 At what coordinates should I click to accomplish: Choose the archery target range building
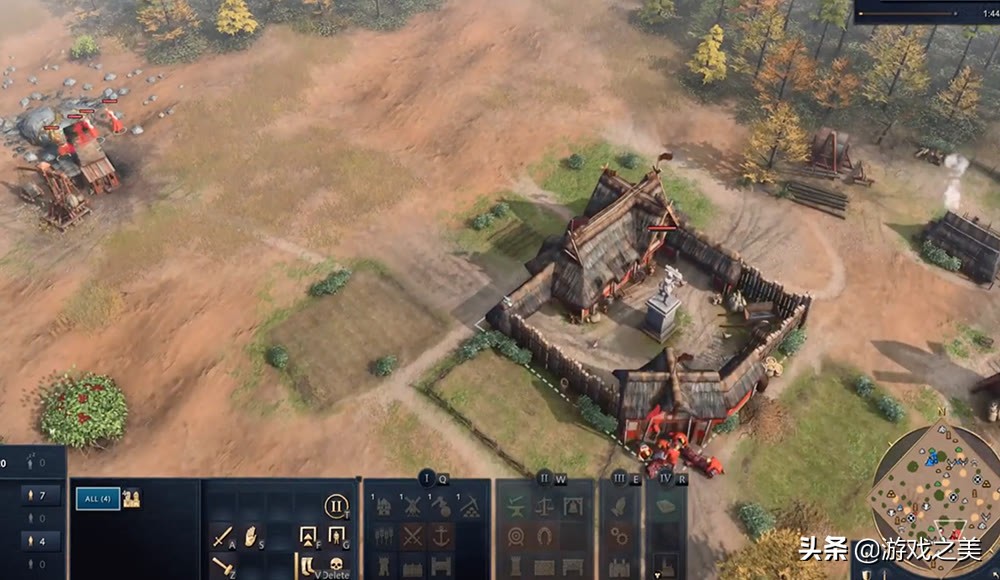(x=515, y=537)
